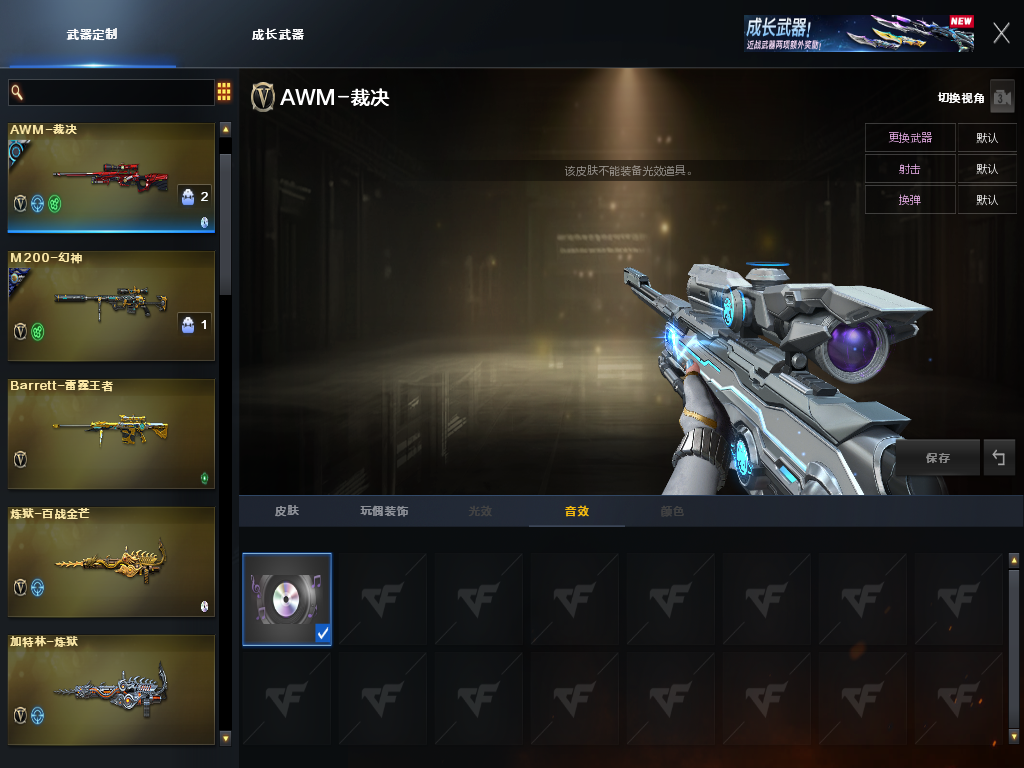
Task: Click the undo arrow next to 保存
Action: (998, 458)
